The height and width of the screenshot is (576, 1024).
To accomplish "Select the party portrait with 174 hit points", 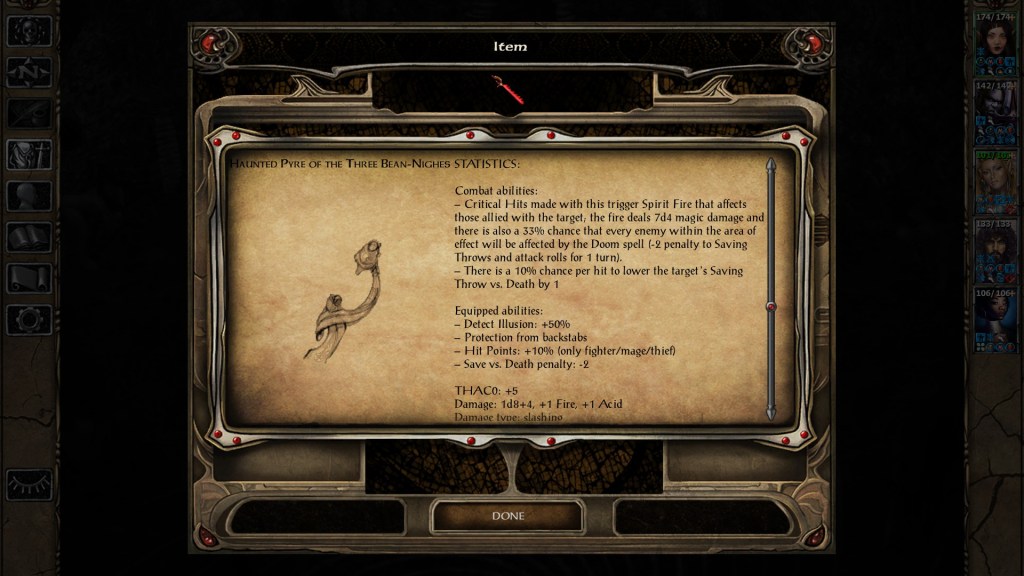I will pos(995,42).
